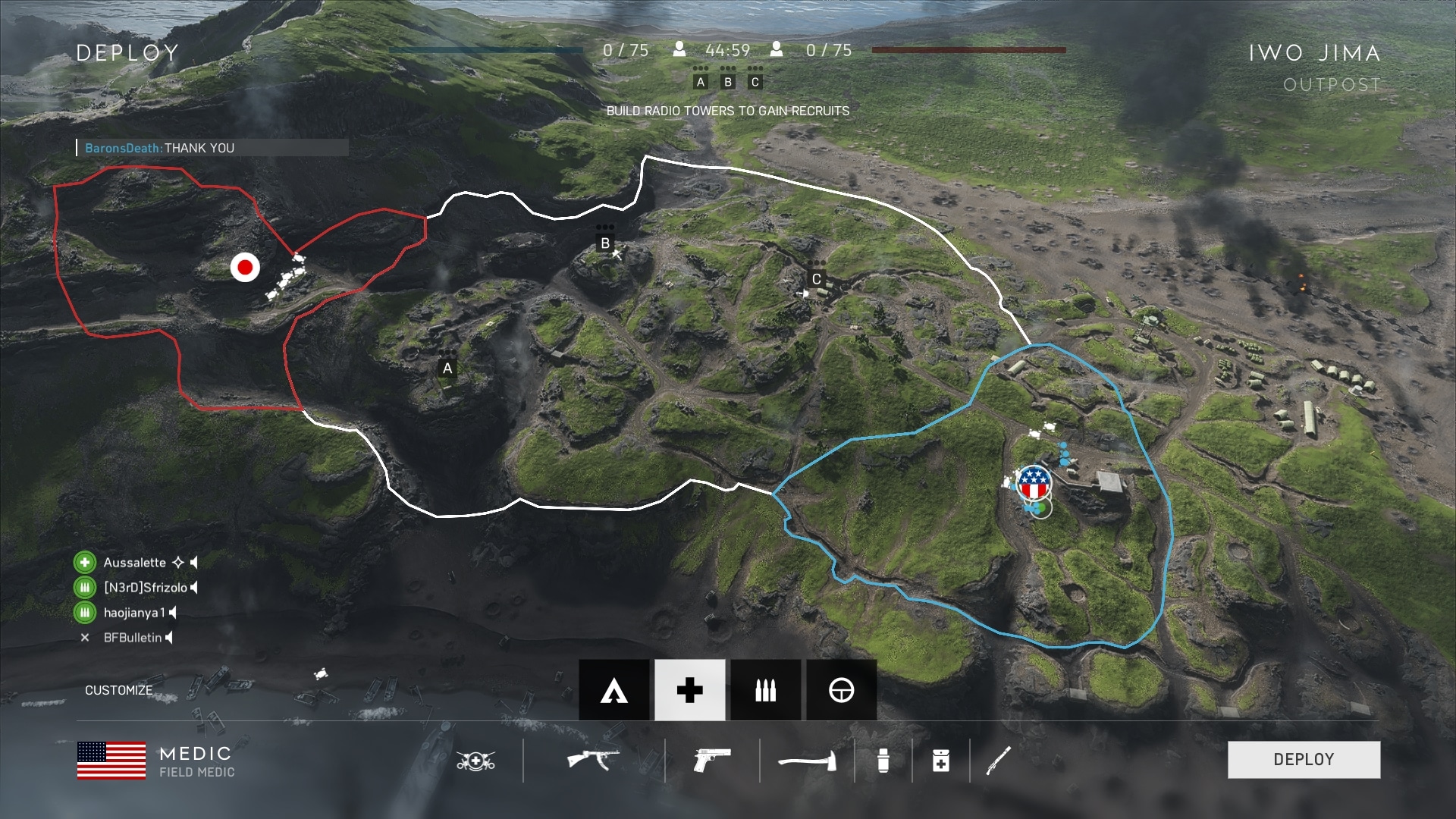Select objective B on the map
The image size is (1456, 819).
[605, 243]
